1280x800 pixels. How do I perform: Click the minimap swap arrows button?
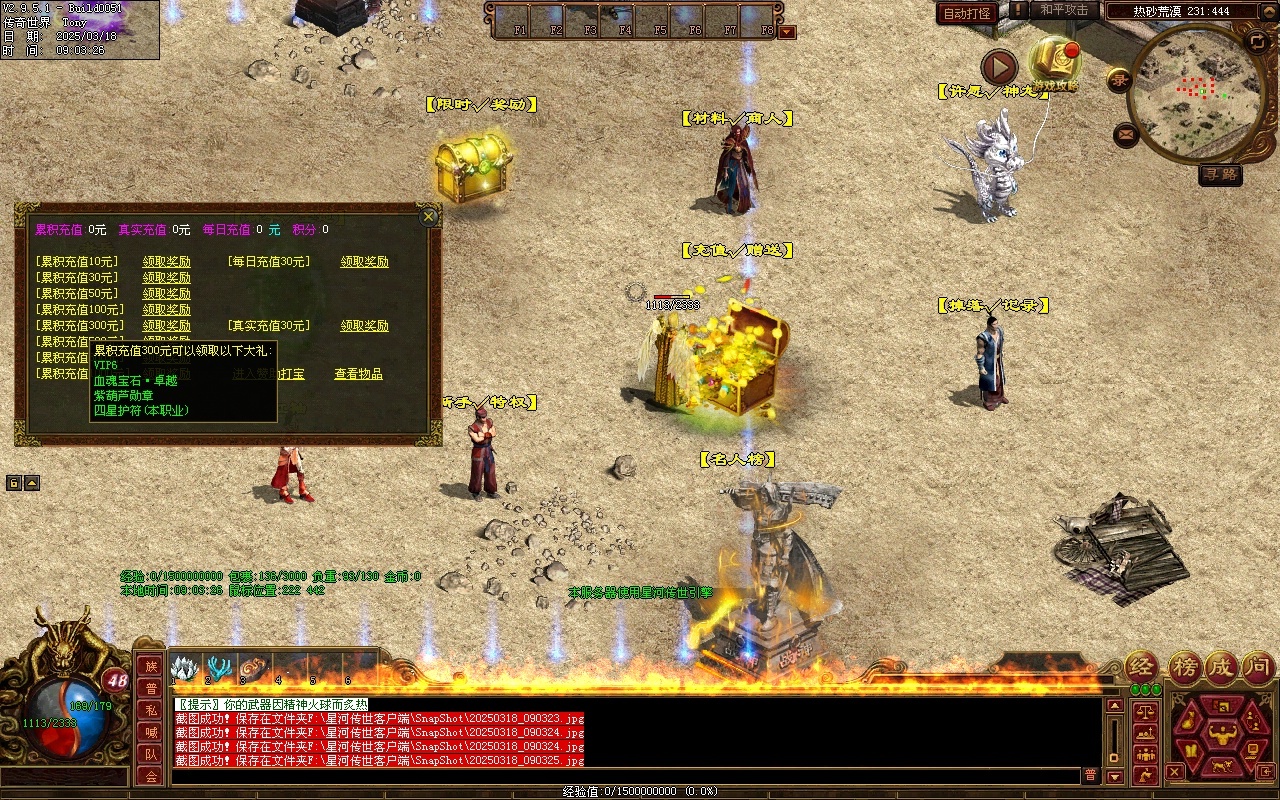1257,41
